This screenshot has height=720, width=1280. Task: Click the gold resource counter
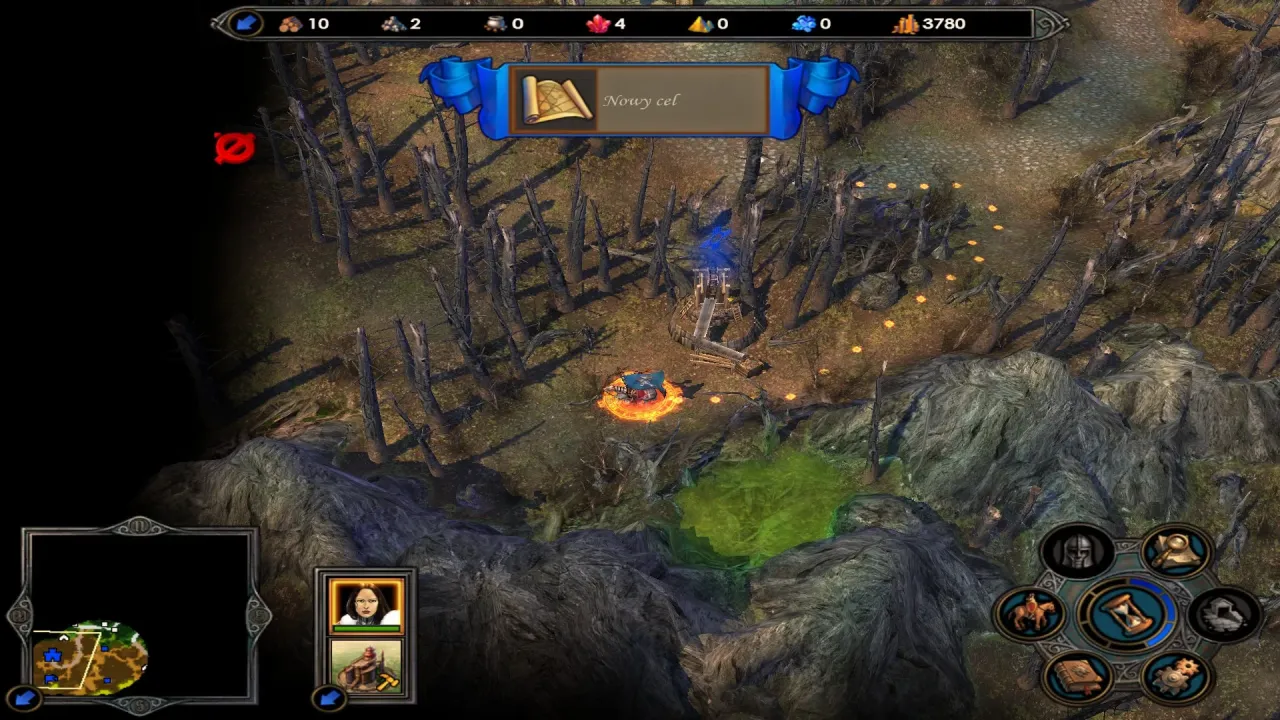930,23
